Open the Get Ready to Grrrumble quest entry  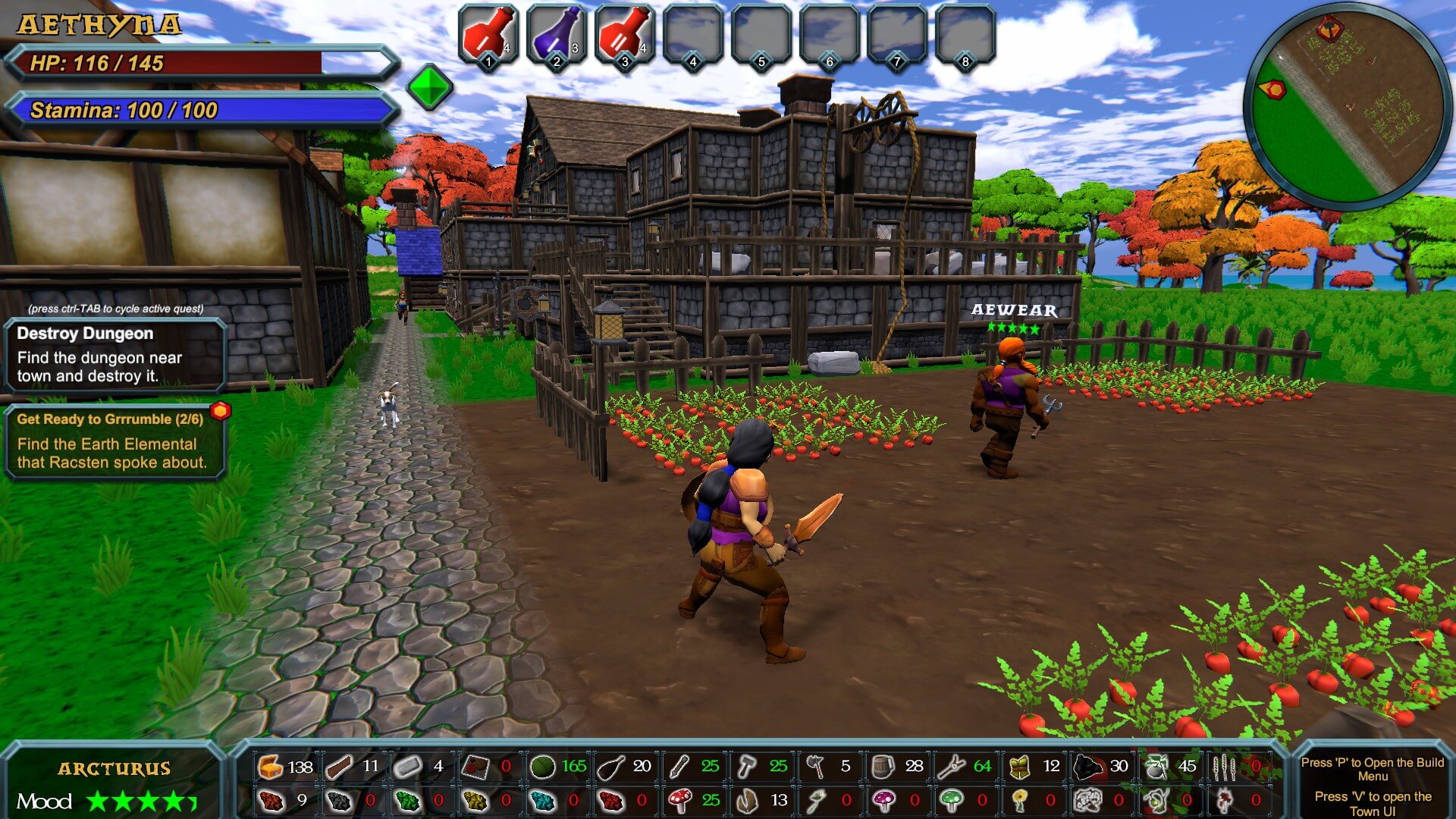tap(115, 441)
